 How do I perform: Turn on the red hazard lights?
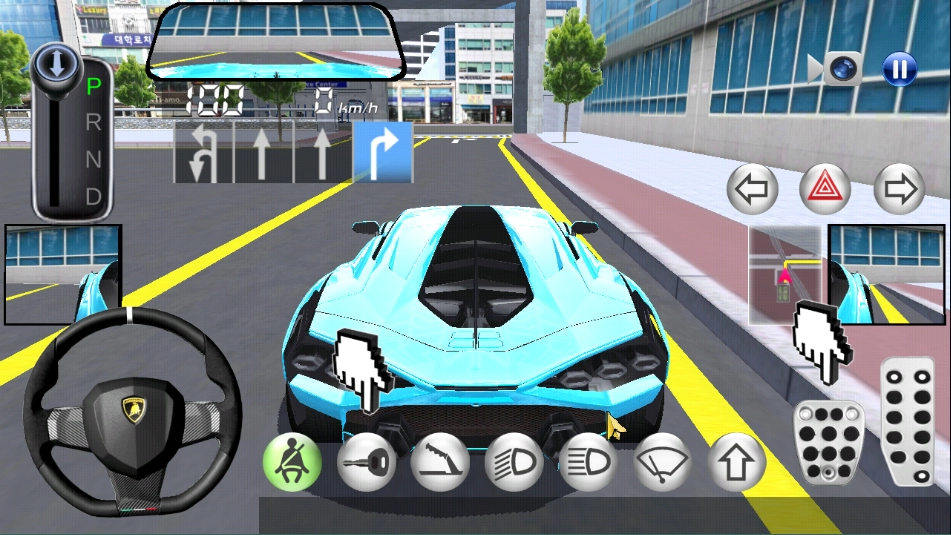point(825,187)
